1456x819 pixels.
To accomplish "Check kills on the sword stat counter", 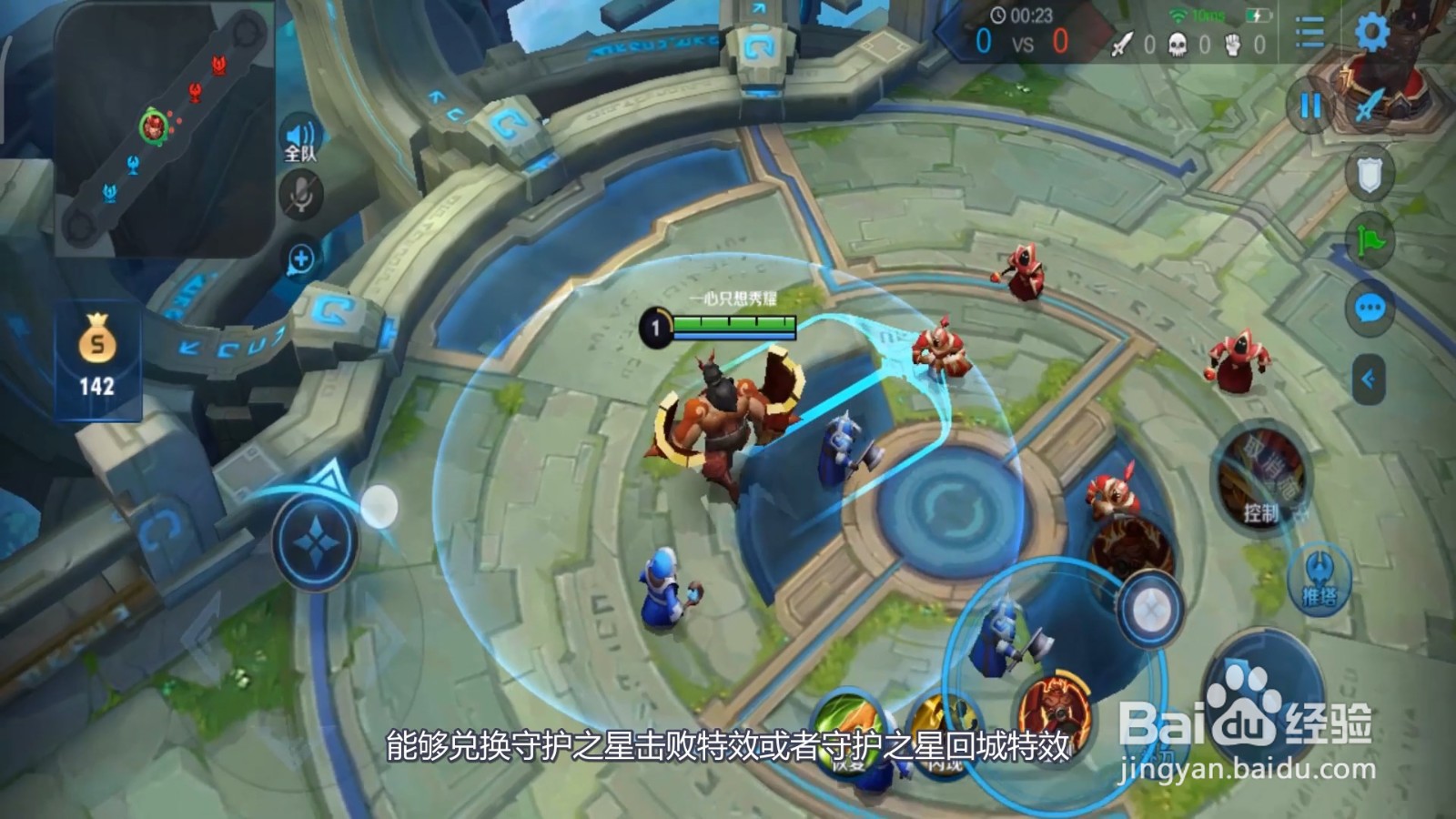I will pos(1124,44).
